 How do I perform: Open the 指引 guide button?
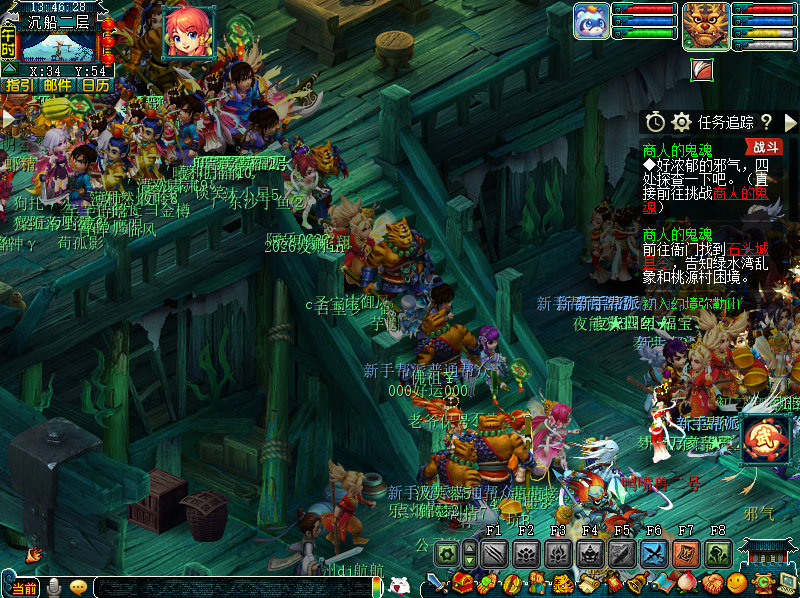[x=19, y=86]
